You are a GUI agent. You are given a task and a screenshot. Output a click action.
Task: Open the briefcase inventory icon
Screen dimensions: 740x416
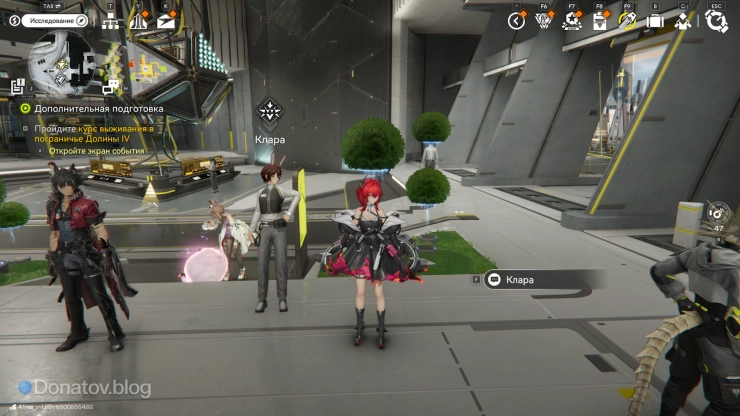click(x=655, y=21)
